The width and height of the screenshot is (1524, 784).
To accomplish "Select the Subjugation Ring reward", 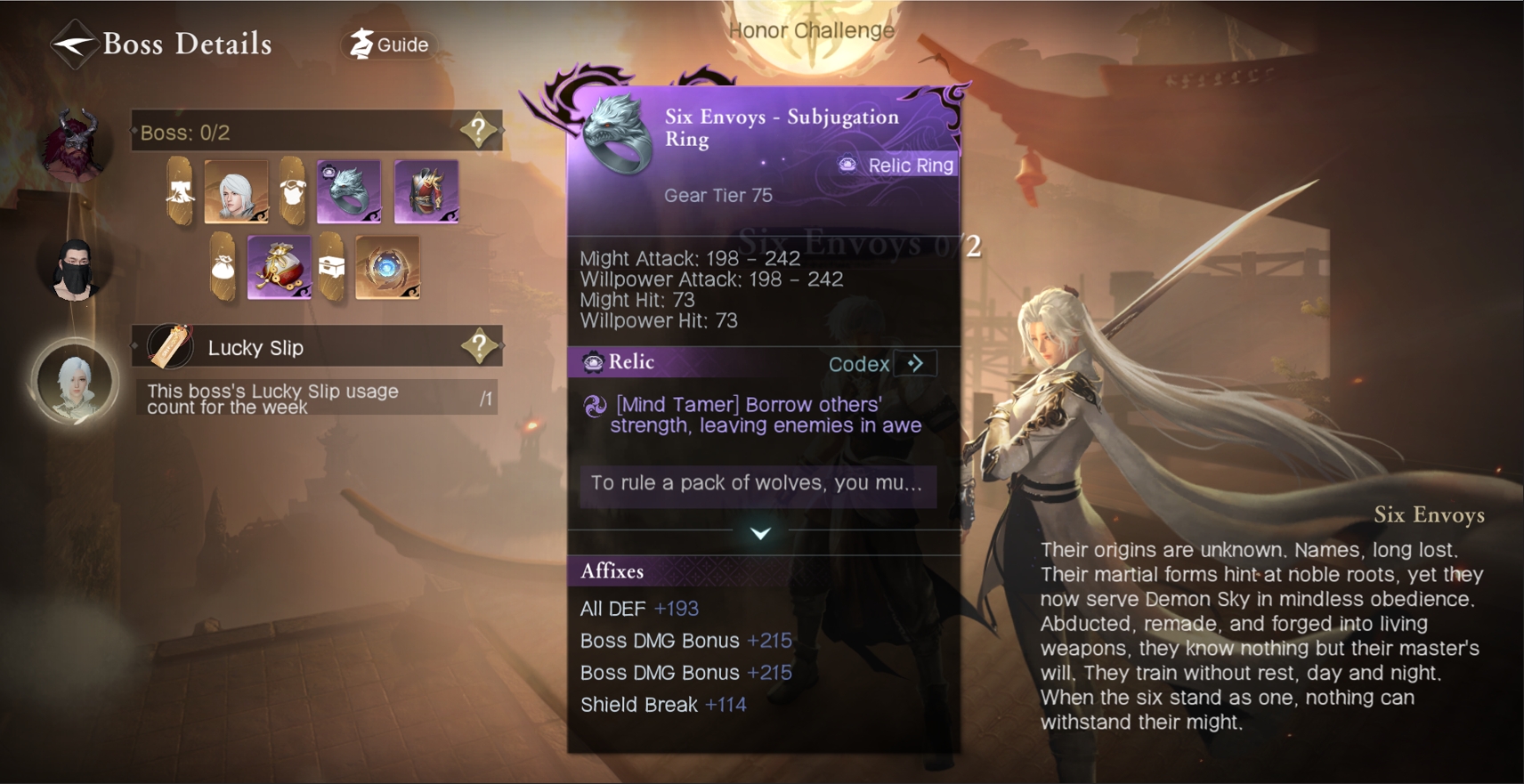I will coord(349,191).
